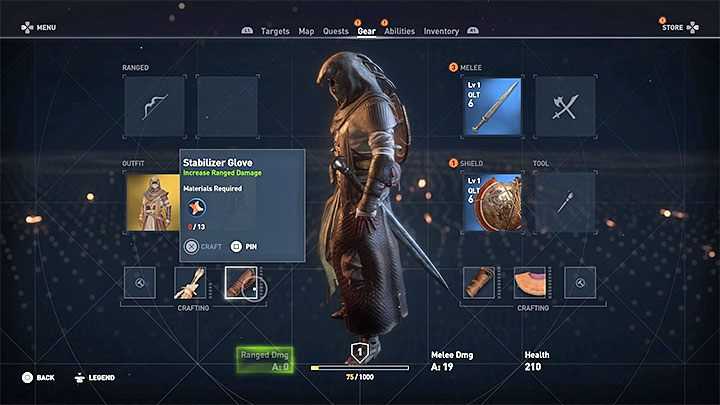Choose the hooded outfit slot

tap(154, 202)
